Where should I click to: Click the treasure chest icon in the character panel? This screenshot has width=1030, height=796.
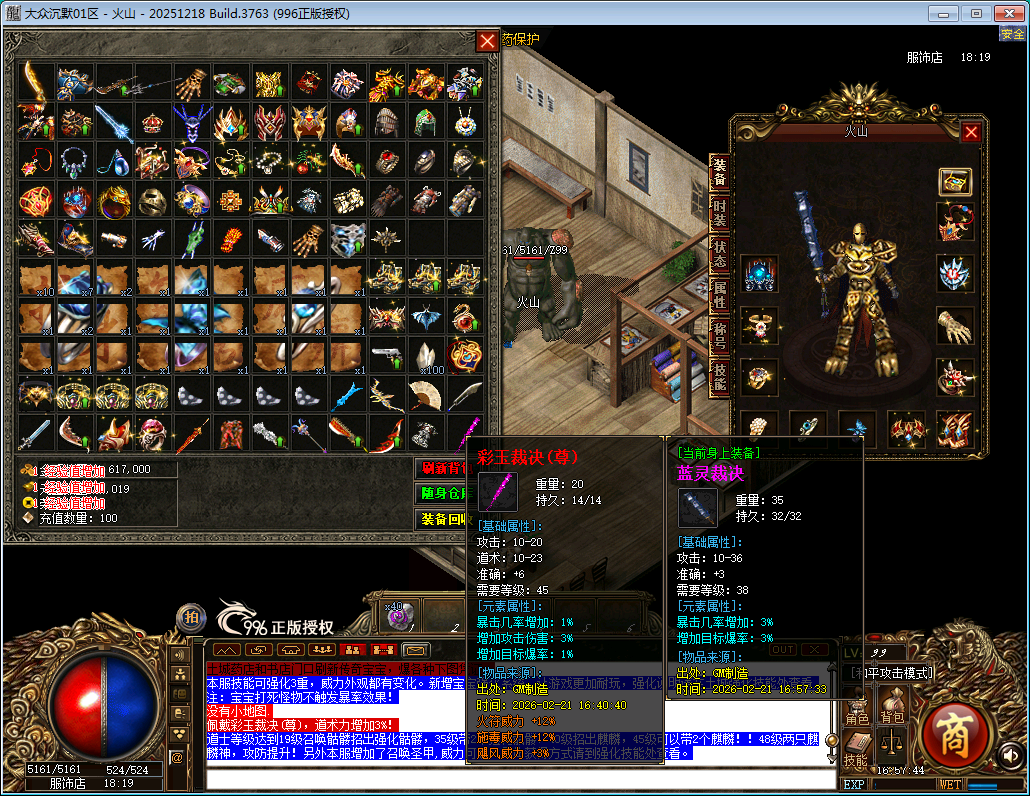coord(955,182)
